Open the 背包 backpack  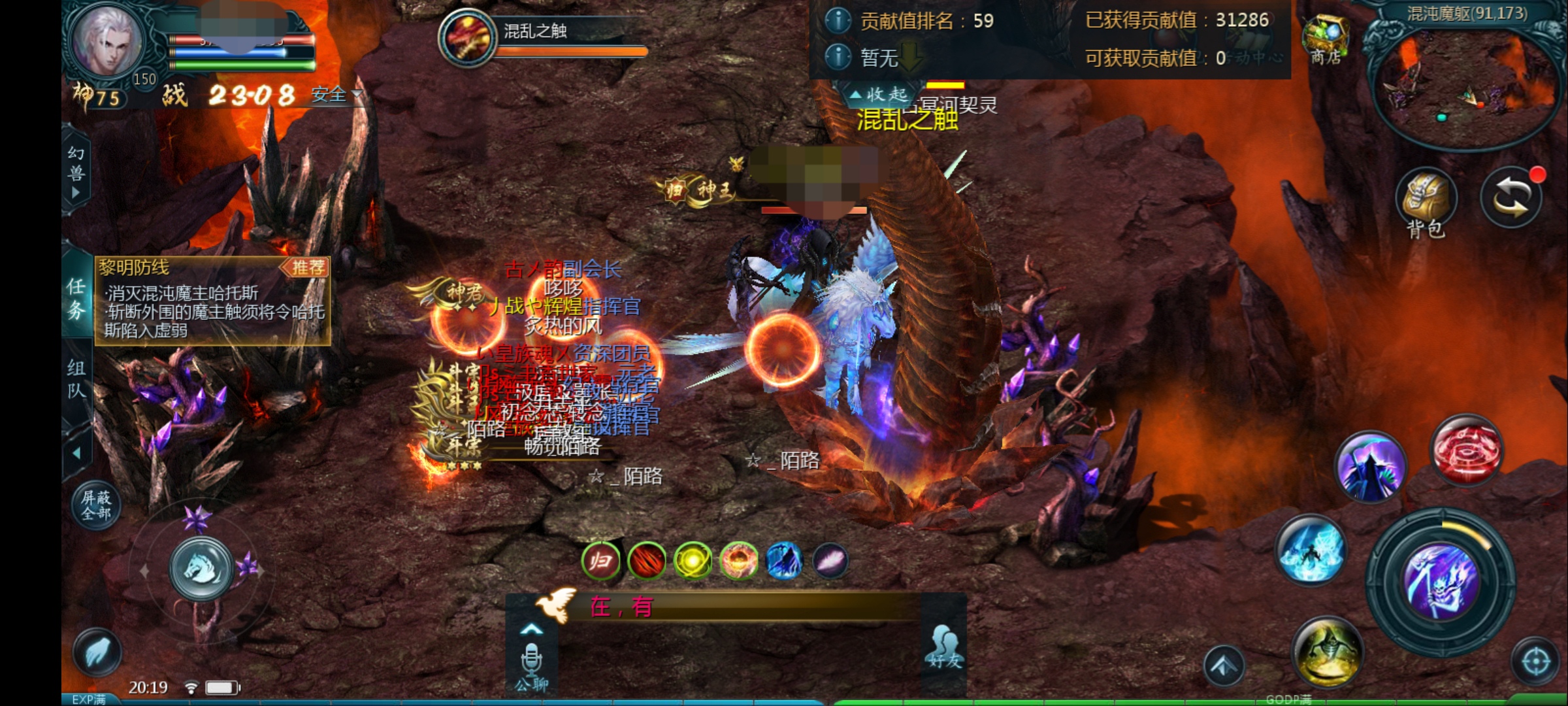click(1426, 202)
